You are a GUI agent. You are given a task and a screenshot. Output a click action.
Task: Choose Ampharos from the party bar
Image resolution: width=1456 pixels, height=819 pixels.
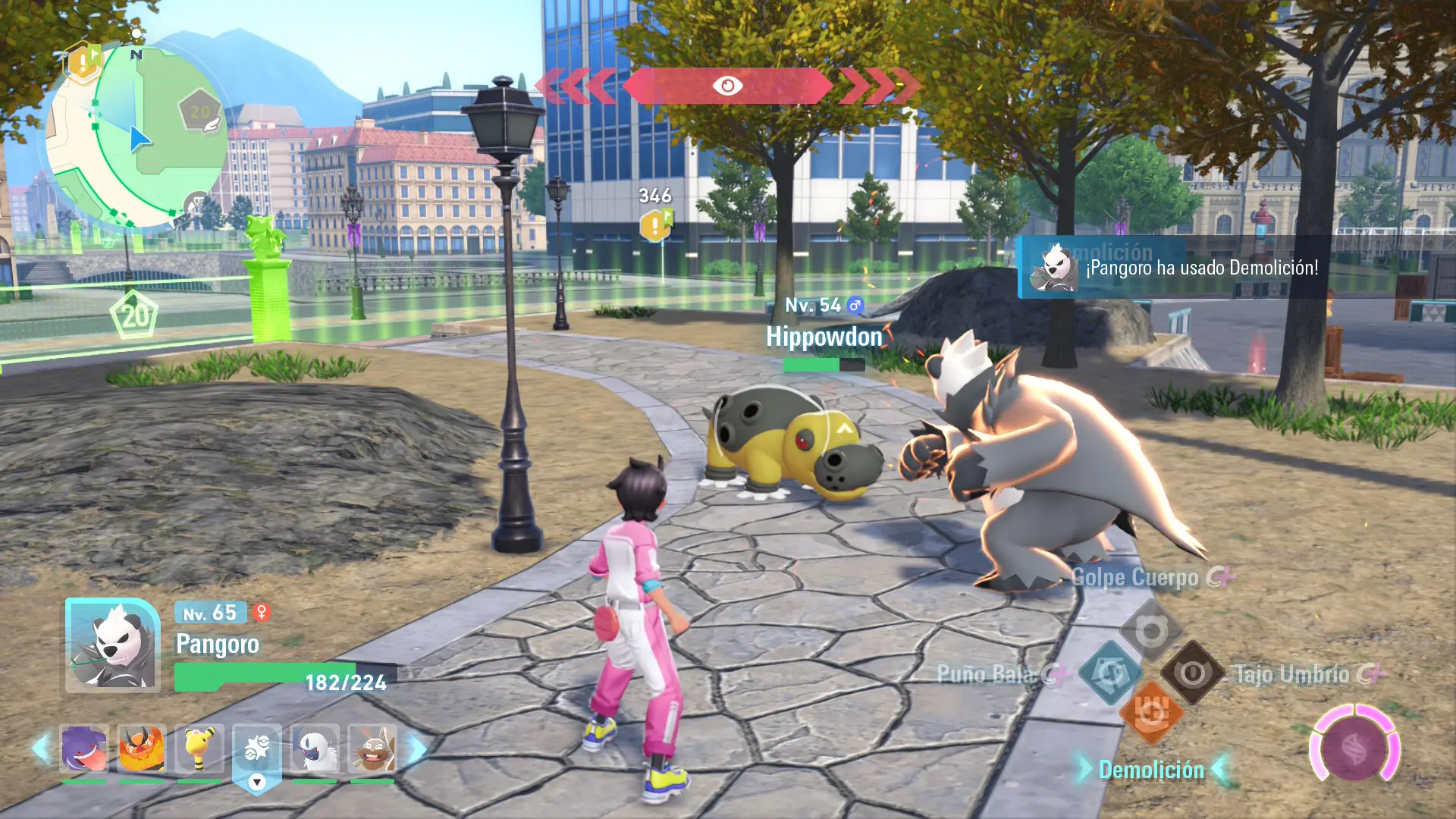pos(199,748)
